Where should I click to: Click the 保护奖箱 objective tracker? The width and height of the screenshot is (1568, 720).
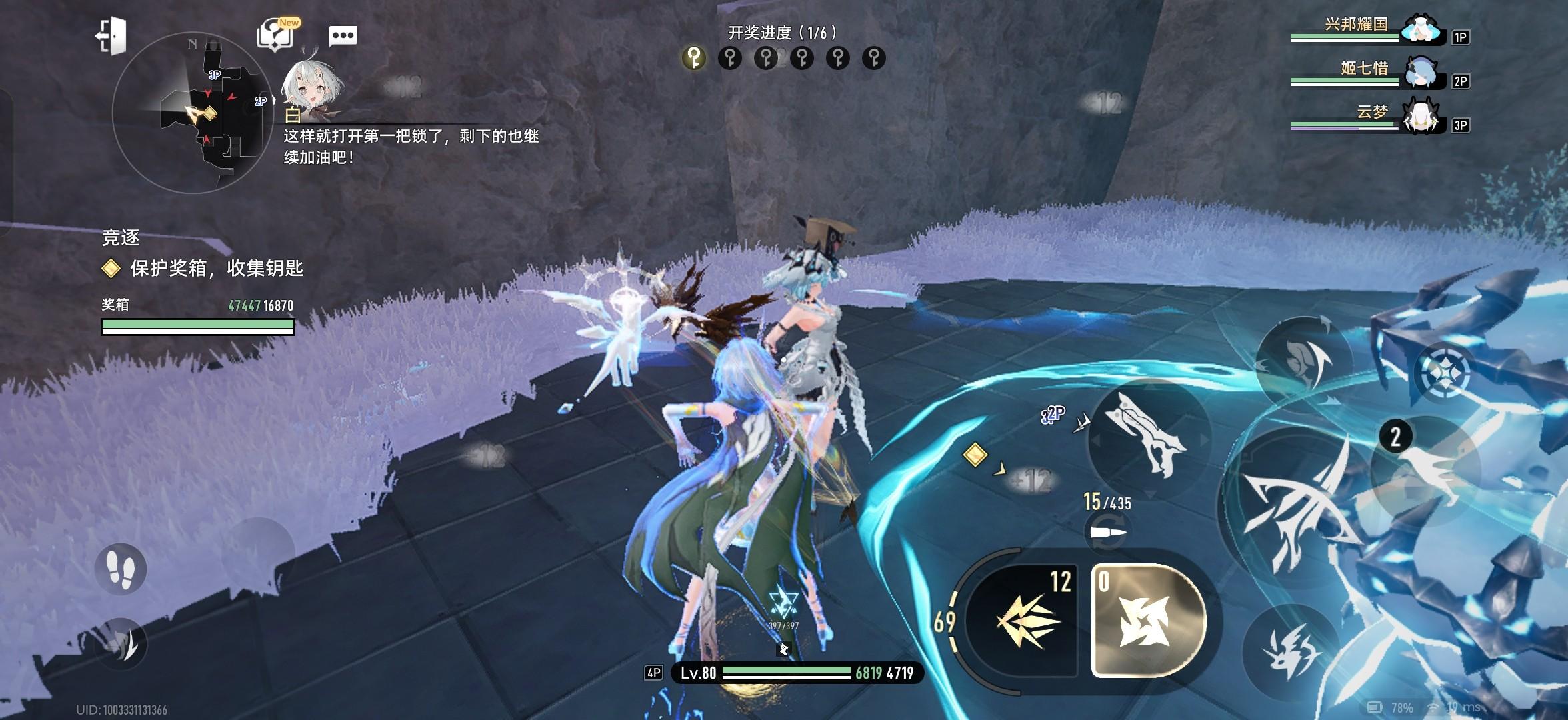pyautogui.click(x=203, y=269)
